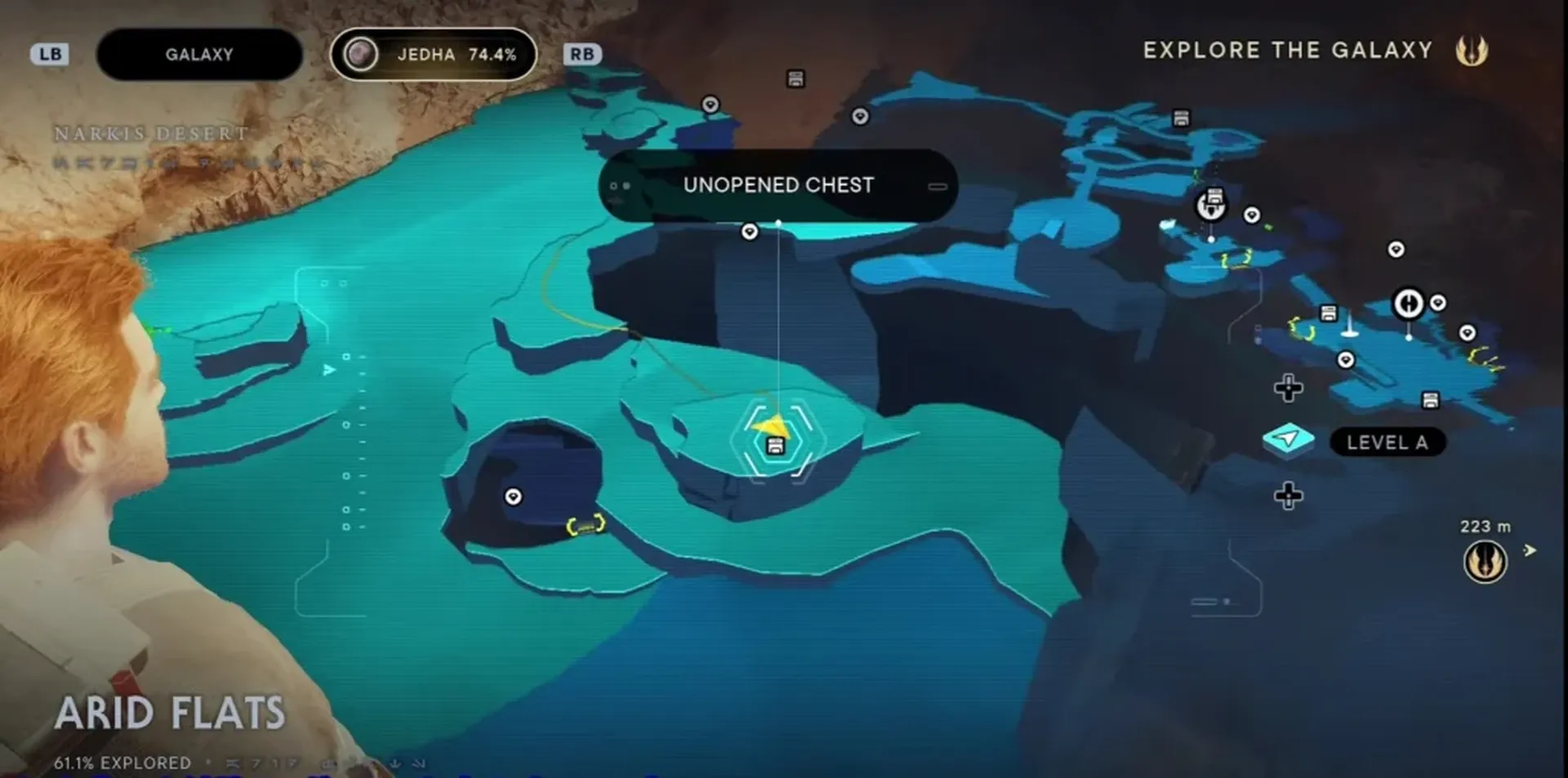Select the highlighted chest marker under the cursor
Viewport: 1568px width, 778px height.
pyautogui.click(x=775, y=445)
